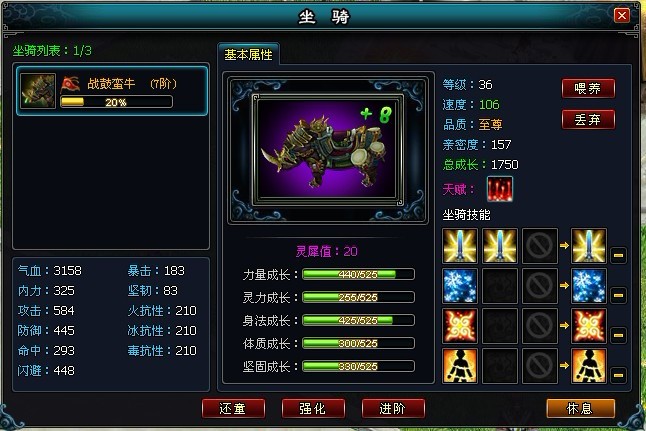Click the 休息 rest button
This screenshot has width=646, height=431.
tap(580, 409)
